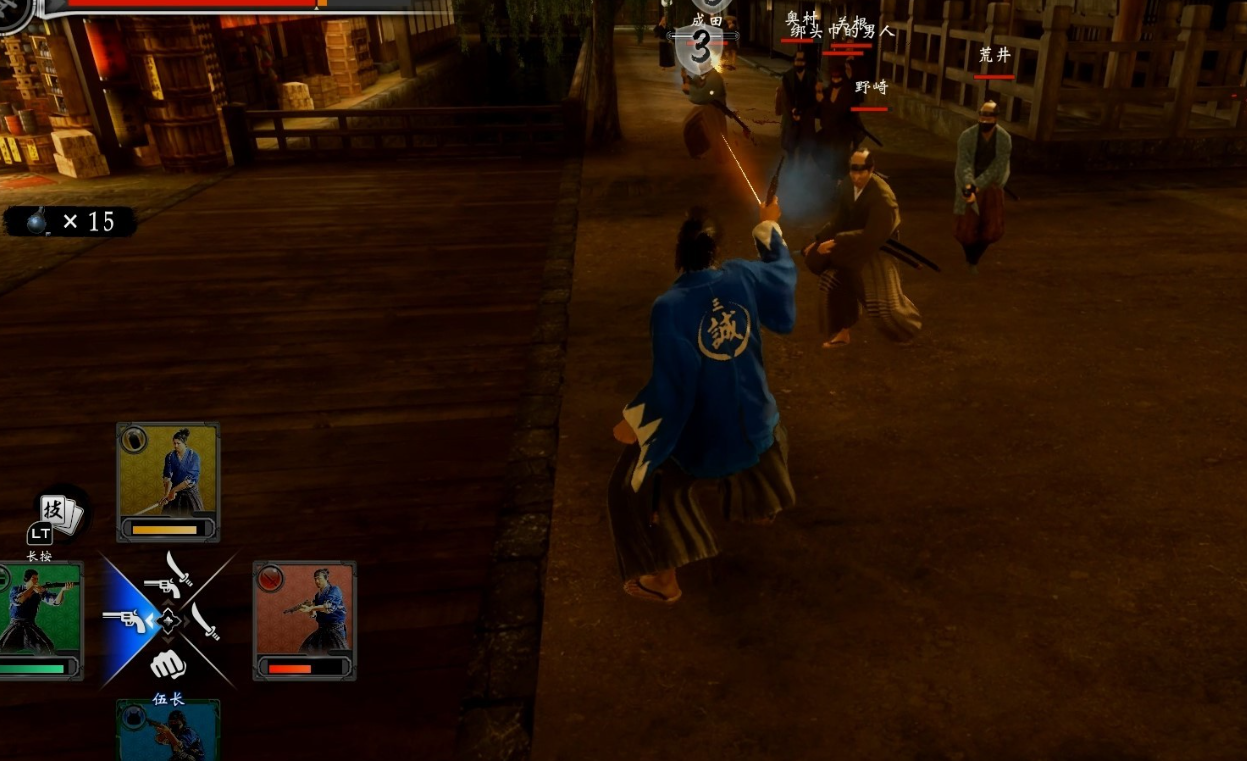The width and height of the screenshot is (1247, 761).
Task: Open the 技 trooper skill cards icon
Action: [60, 513]
